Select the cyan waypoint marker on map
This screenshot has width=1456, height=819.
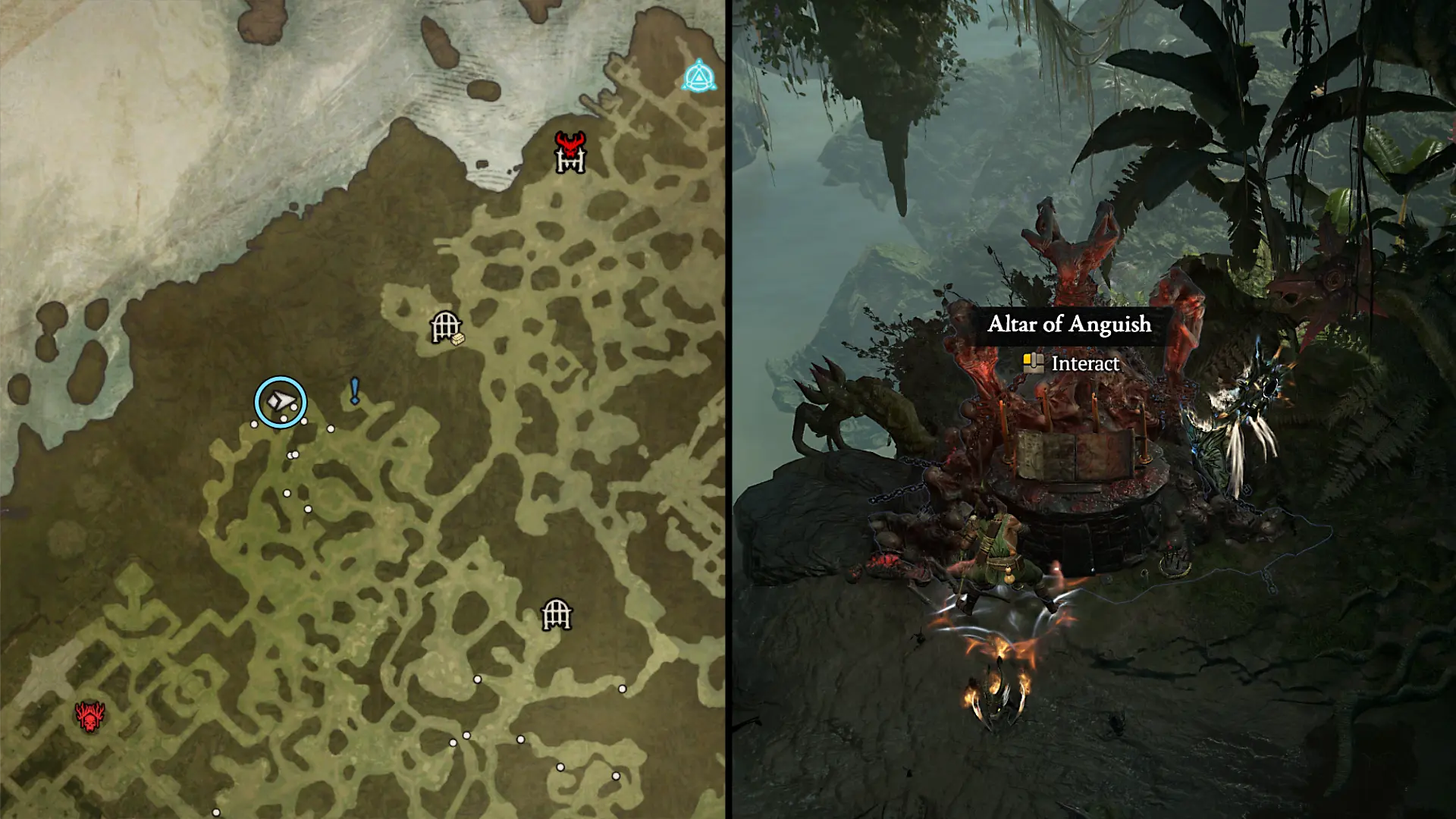point(698,77)
